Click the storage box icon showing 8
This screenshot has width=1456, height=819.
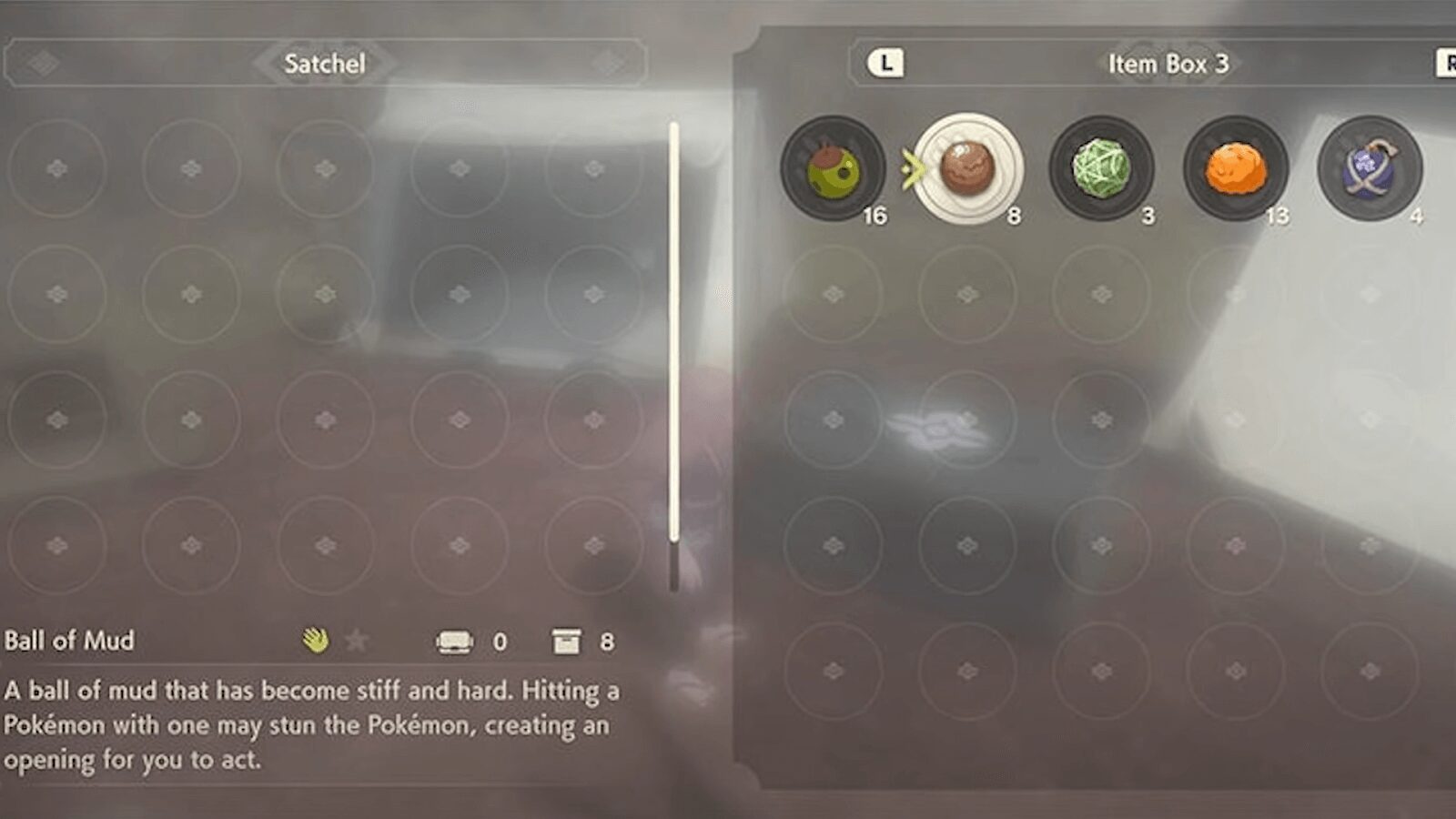tap(569, 641)
